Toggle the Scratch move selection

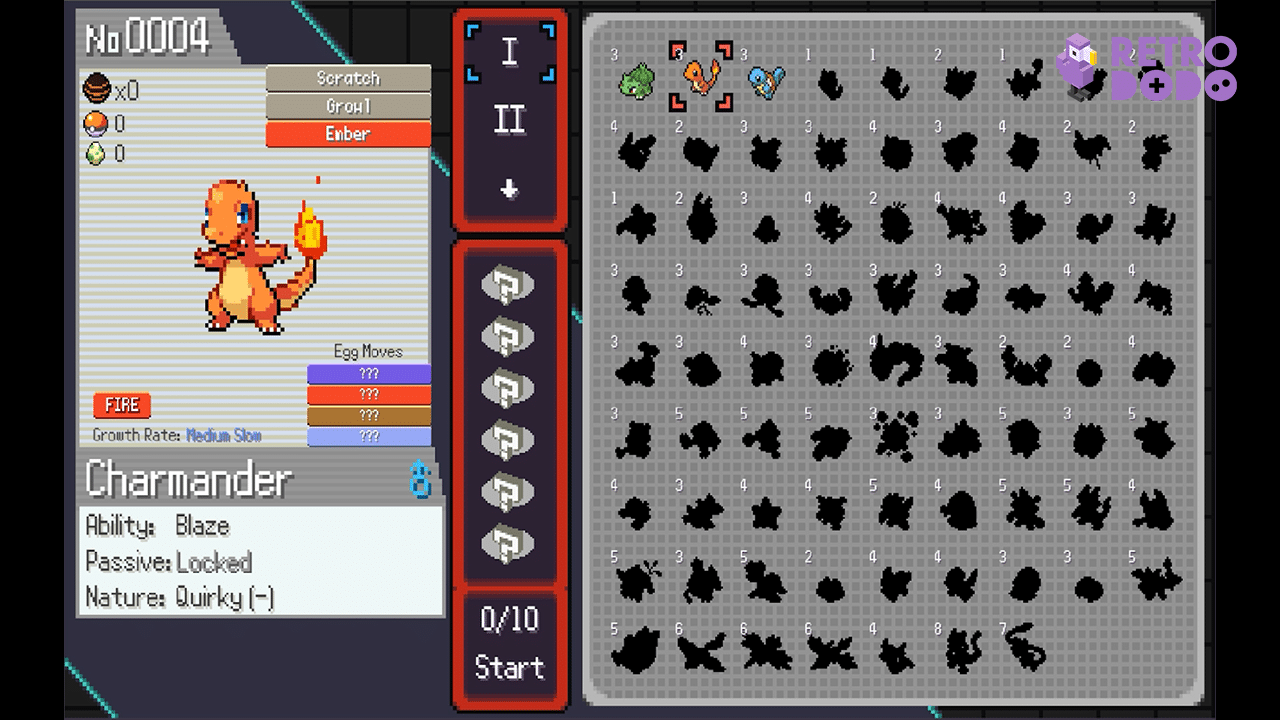click(347, 77)
